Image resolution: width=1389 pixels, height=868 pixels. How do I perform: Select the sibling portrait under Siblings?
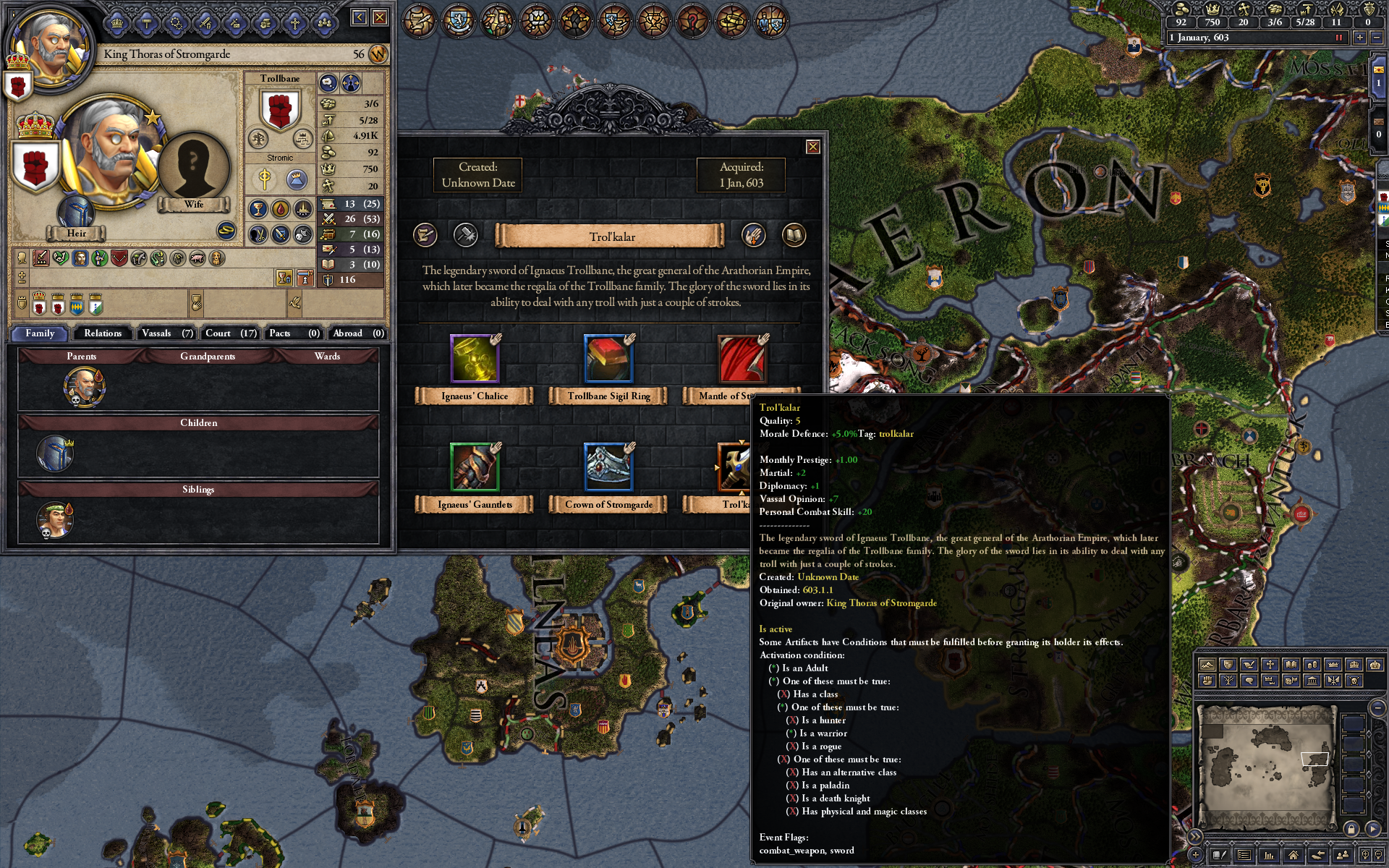point(55,520)
